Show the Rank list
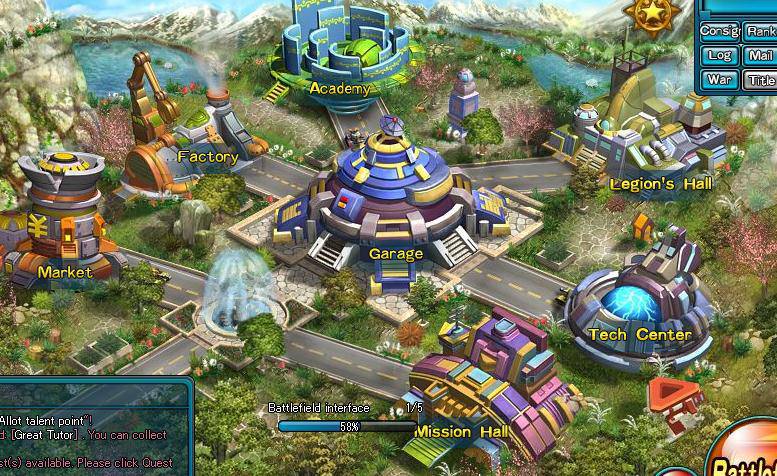Image resolution: width=777 pixels, height=476 pixels. 760,31
